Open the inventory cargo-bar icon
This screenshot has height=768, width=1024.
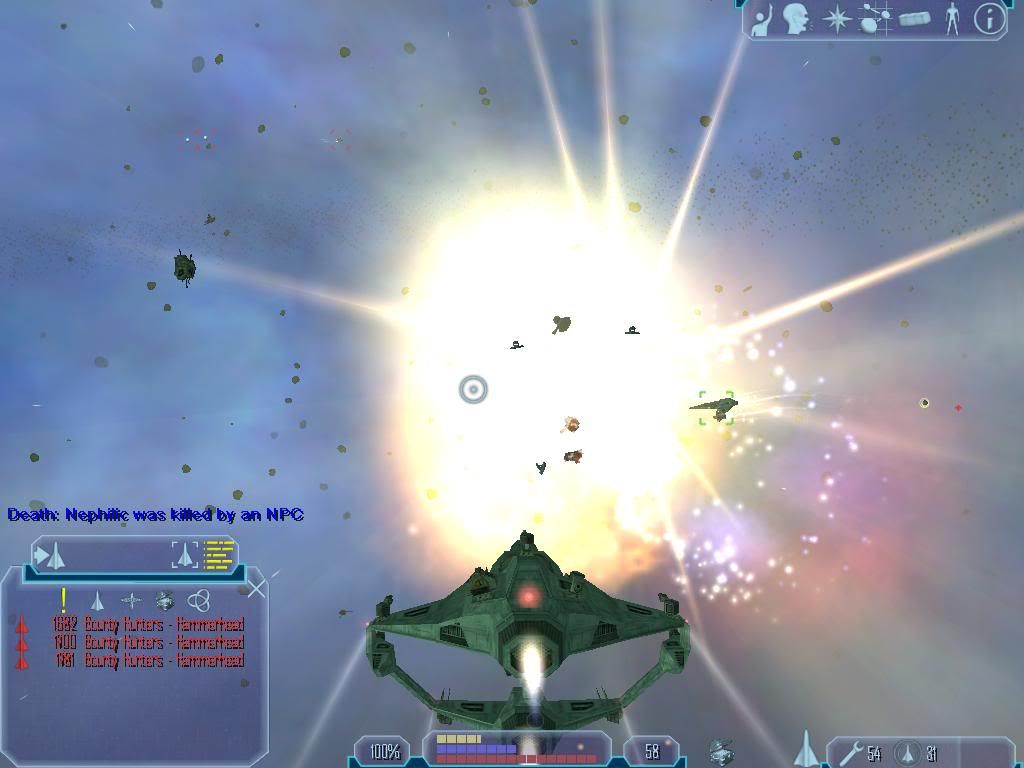tap(914, 19)
